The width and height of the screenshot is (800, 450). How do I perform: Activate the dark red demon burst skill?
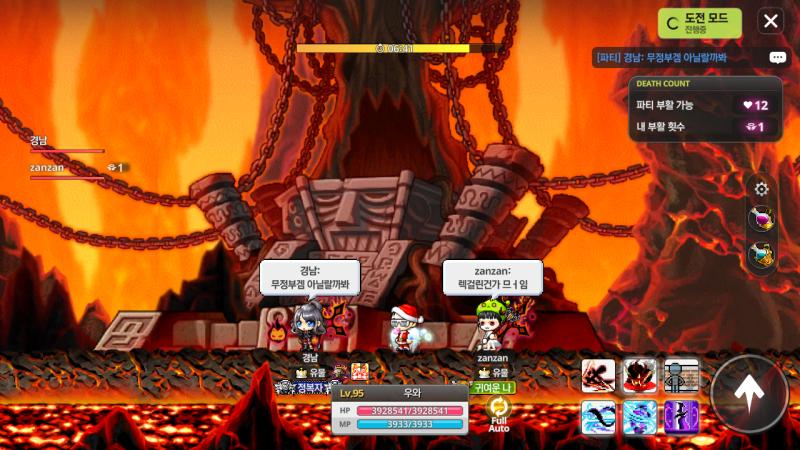click(x=640, y=375)
